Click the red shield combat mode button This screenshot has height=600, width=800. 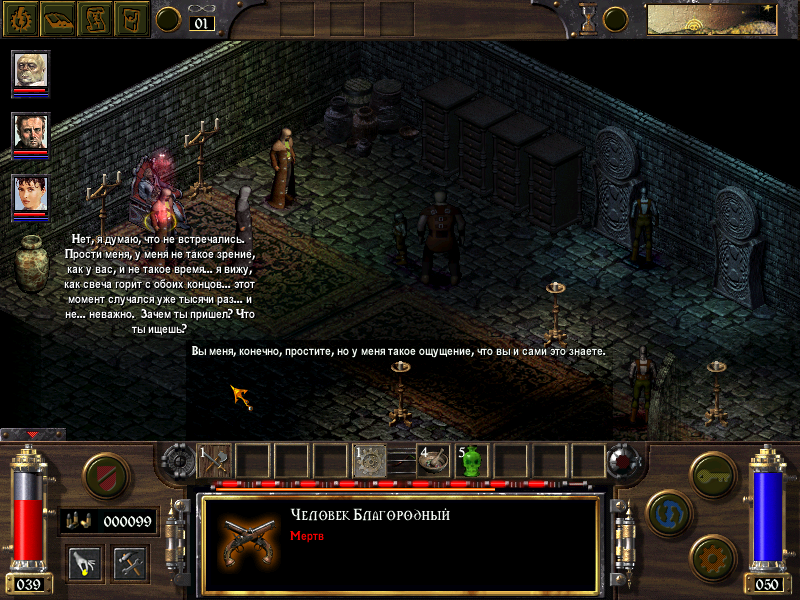tap(103, 474)
